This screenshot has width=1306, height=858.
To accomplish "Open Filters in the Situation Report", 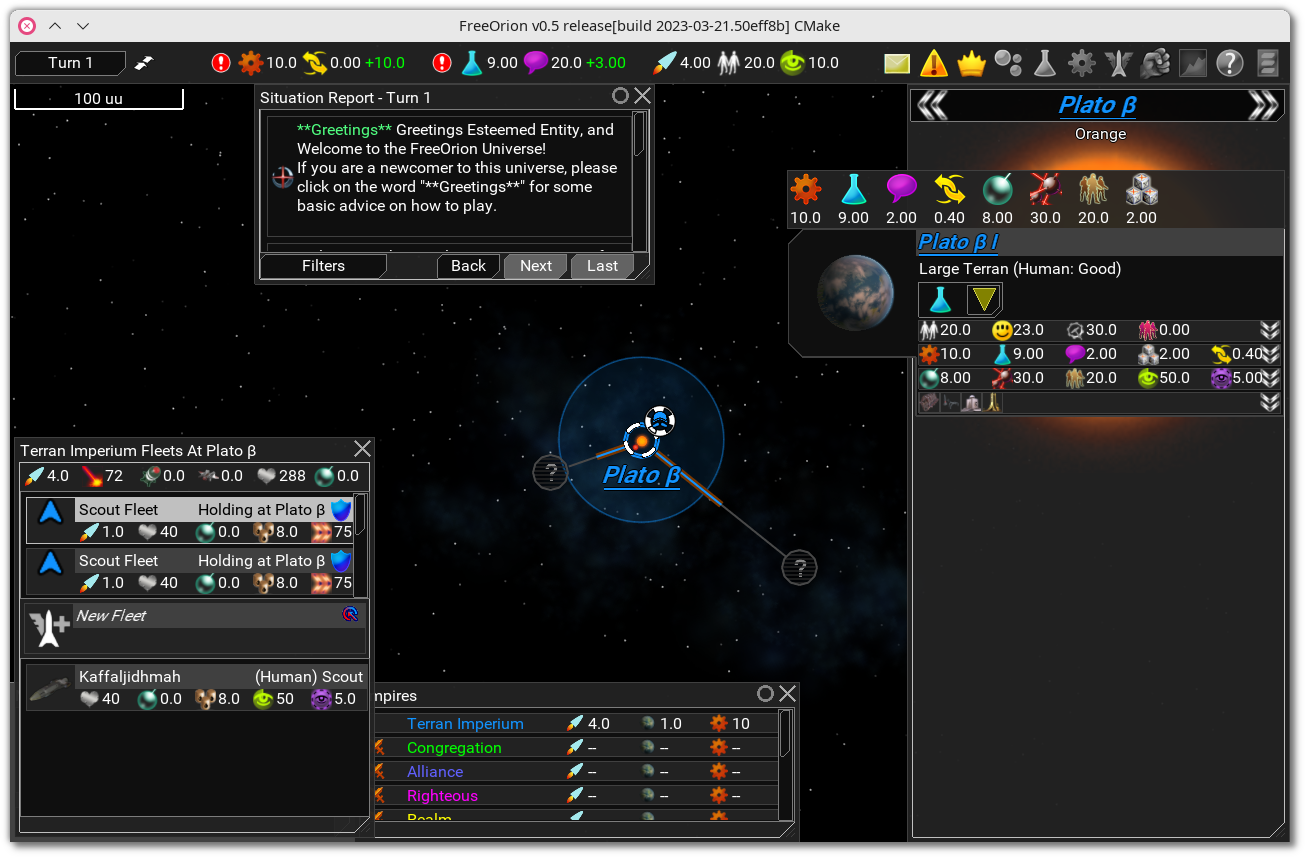I will pyautogui.click(x=323, y=266).
